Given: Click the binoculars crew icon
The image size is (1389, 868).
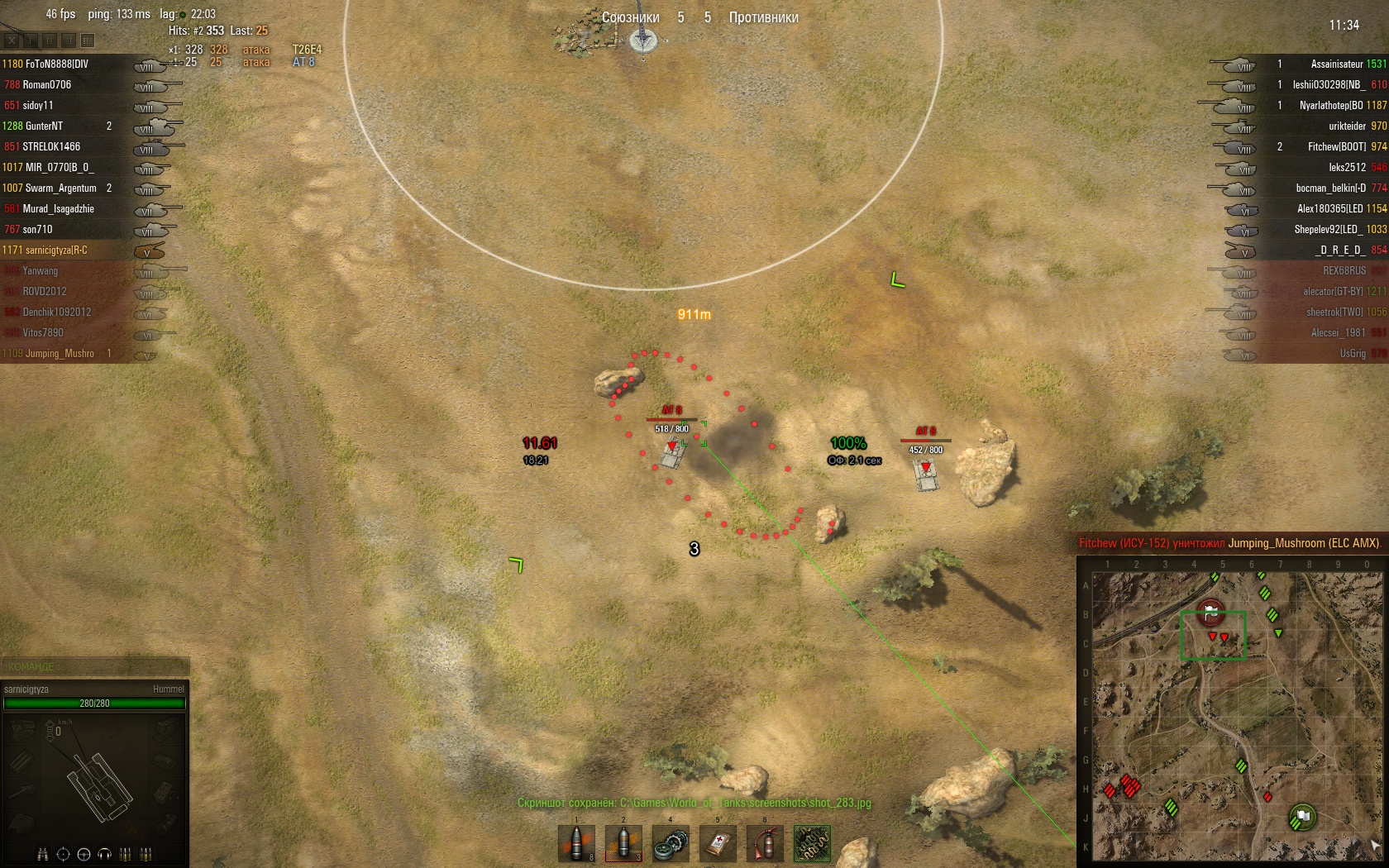Looking at the screenshot, I should (x=42, y=854).
